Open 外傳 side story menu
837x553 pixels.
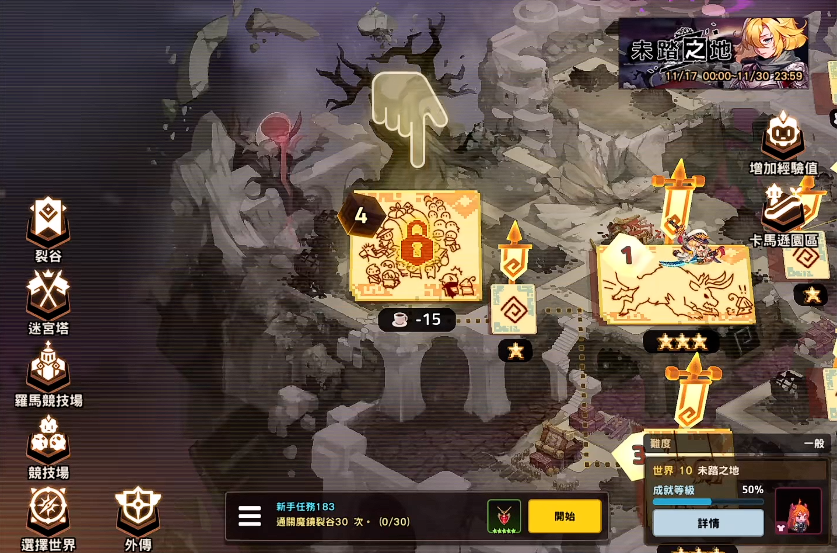pyautogui.click(x=138, y=515)
